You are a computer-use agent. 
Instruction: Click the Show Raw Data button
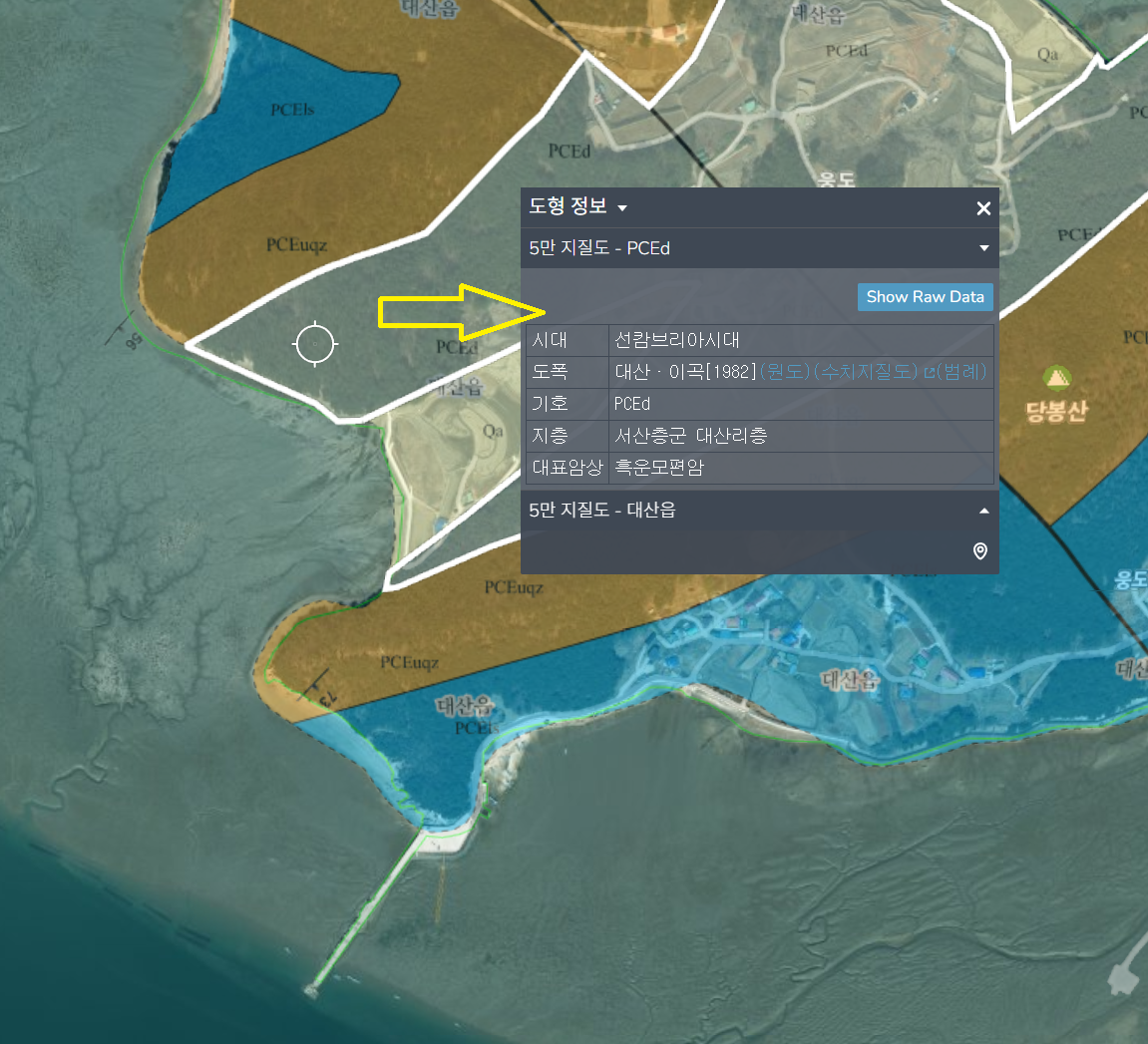tap(925, 297)
